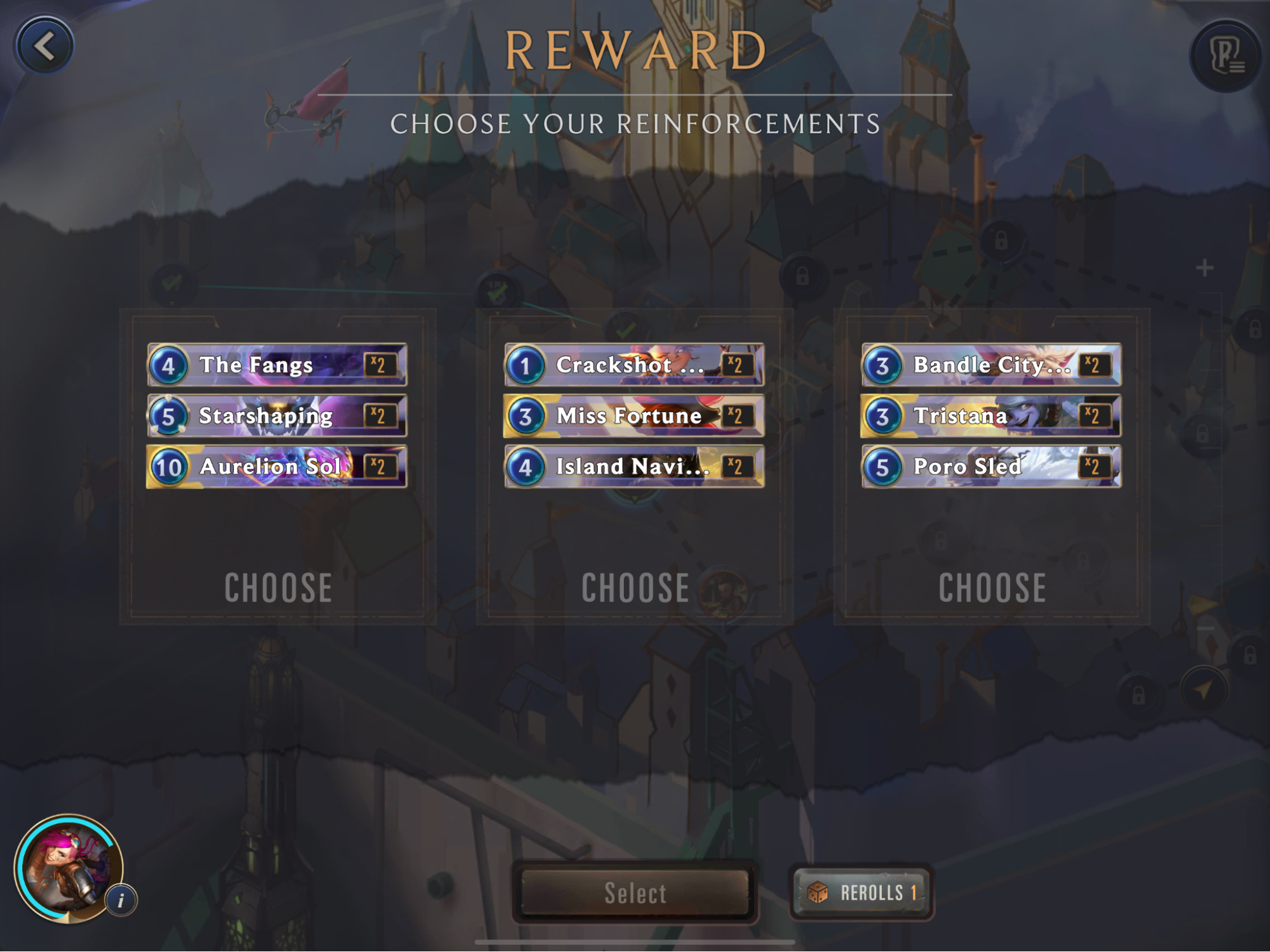1270x952 pixels.
Task: View the Bandle City card entry
Action: [x=991, y=365]
